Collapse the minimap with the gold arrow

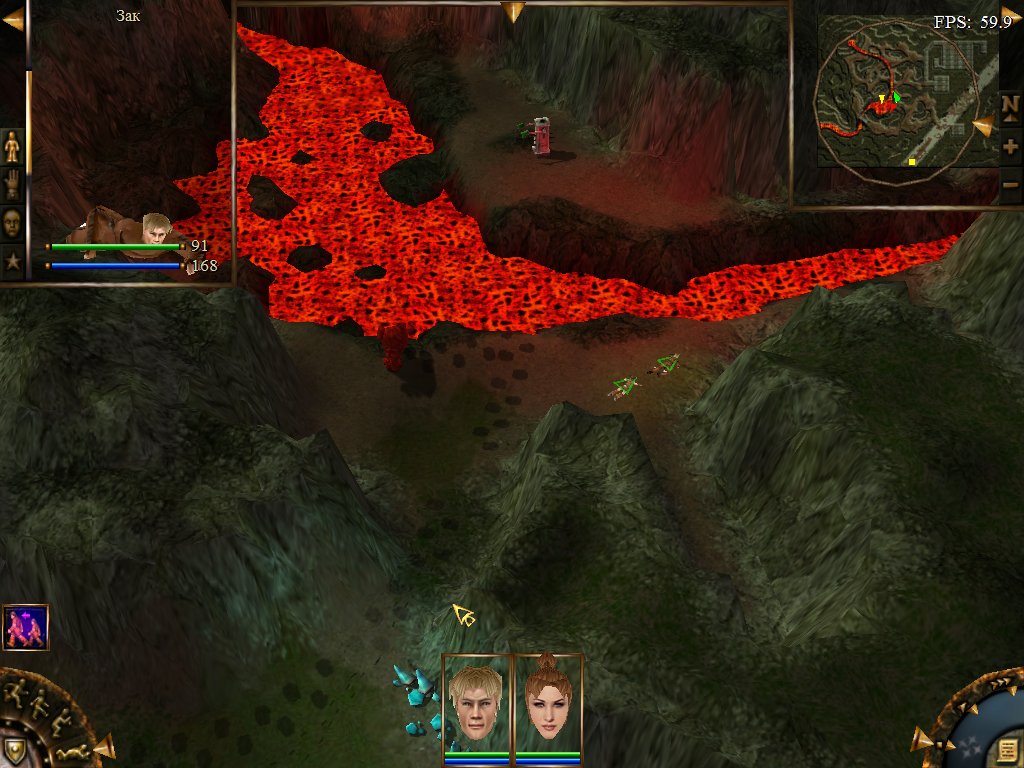(x=1009, y=15)
